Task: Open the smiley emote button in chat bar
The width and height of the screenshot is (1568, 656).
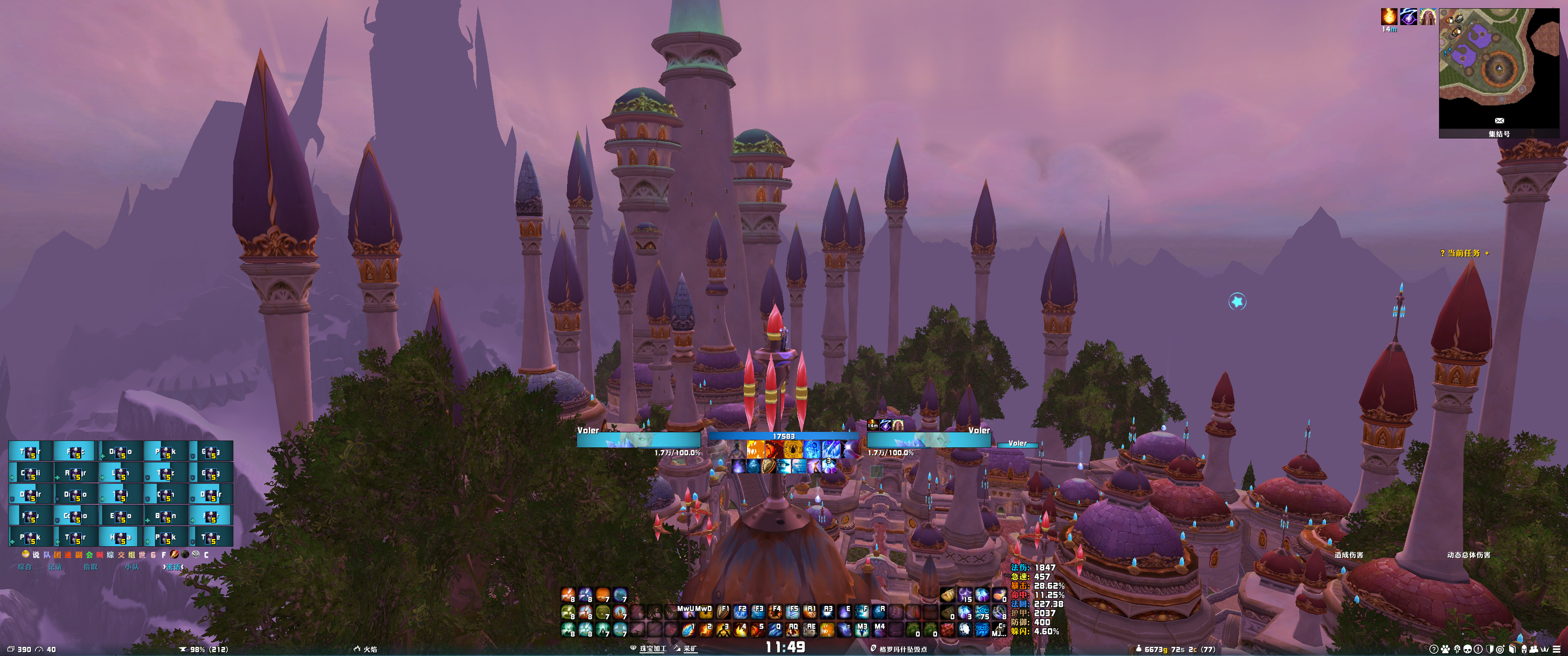Action: (x=26, y=554)
